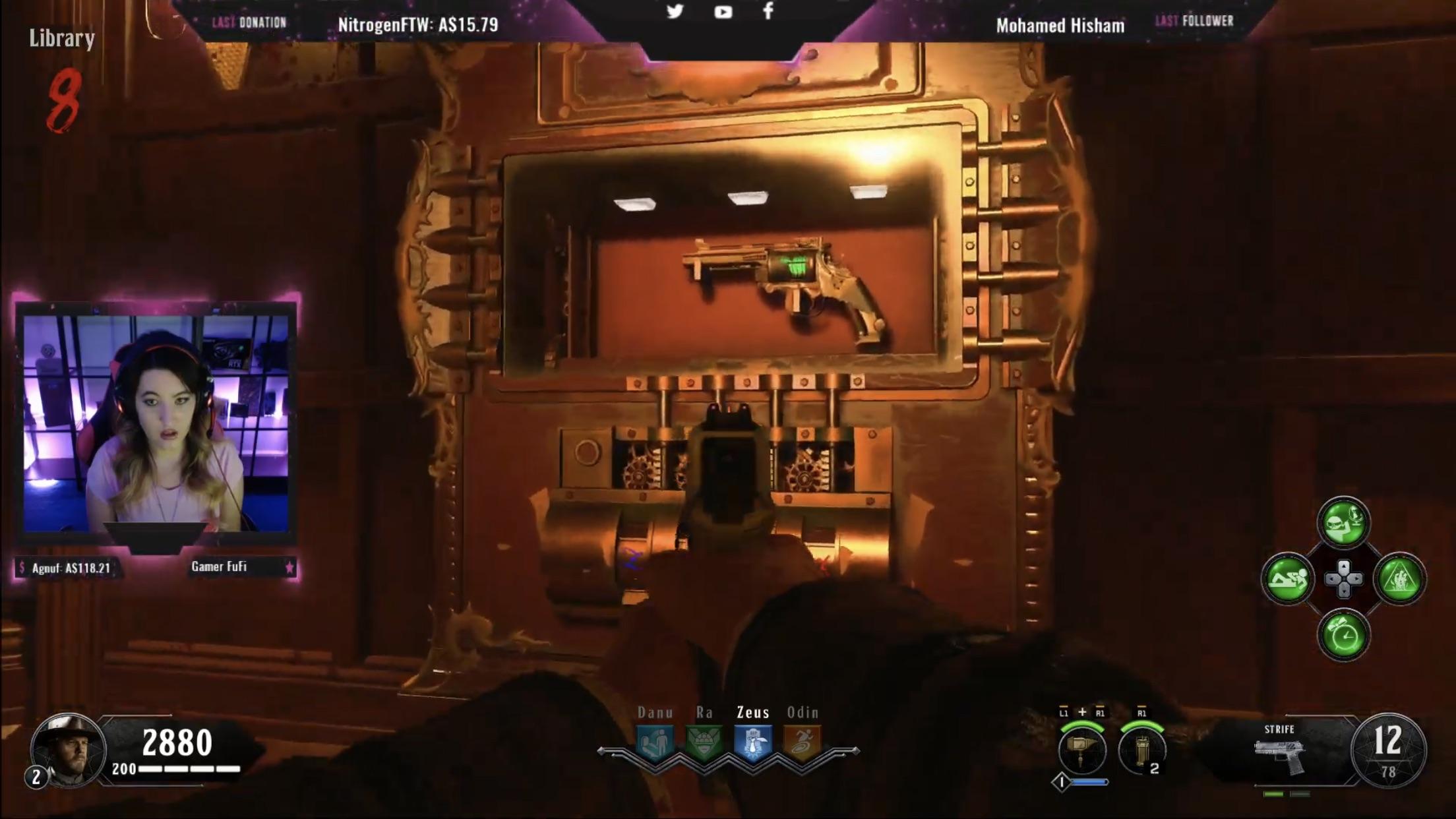Screen dimensions: 1456x819
Task: Open the YouTube channel icon
Action: [x=723, y=11]
